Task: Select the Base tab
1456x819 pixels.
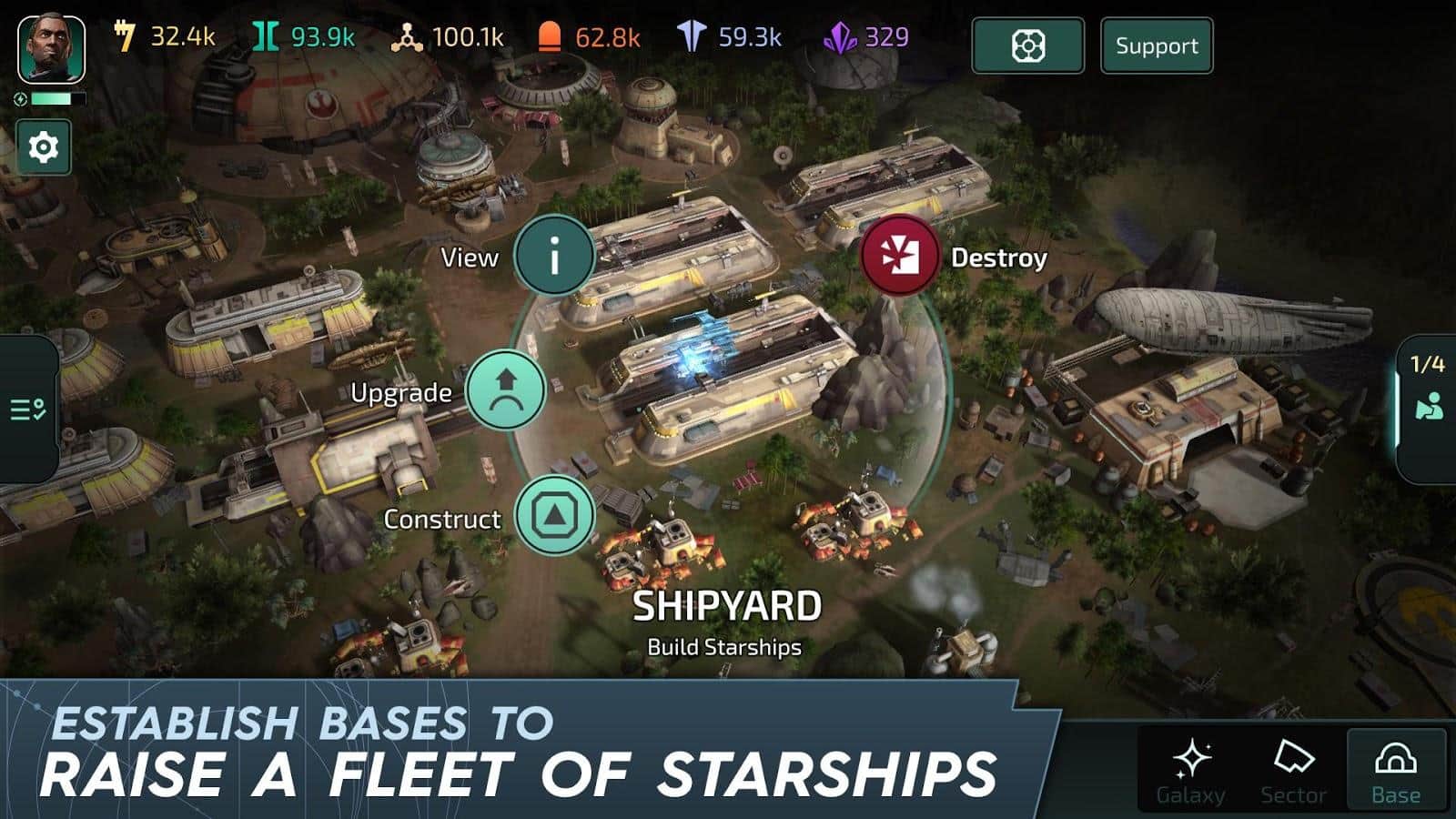Action: pyautogui.click(x=1396, y=770)
